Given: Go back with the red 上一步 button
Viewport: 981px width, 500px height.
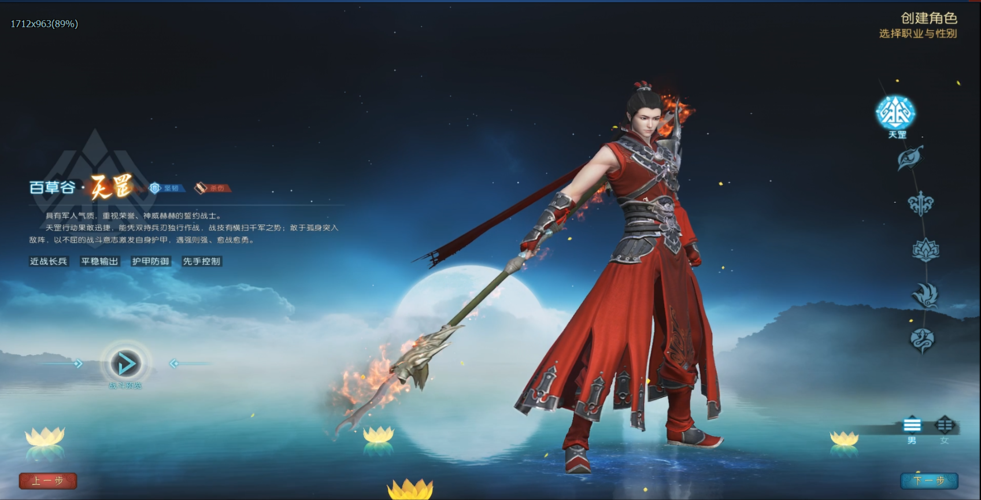Looking at the screenshot, I should coord(48,481).
